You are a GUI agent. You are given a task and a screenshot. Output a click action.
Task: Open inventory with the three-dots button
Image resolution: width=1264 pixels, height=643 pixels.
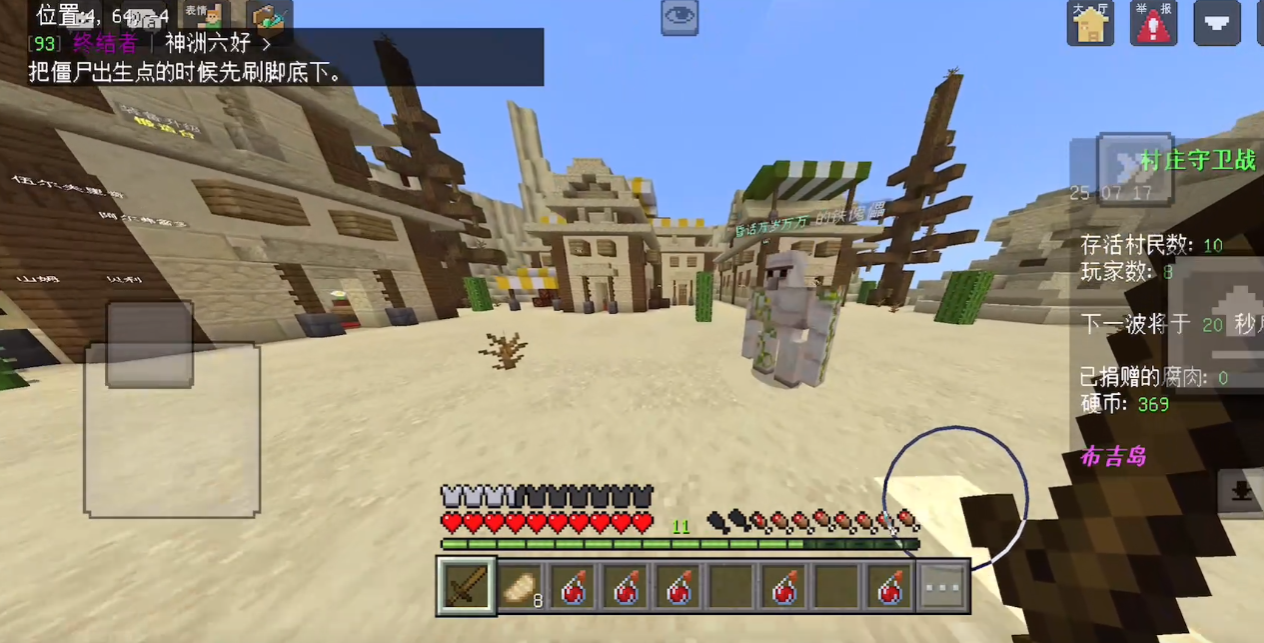click(x=943, y=586)
